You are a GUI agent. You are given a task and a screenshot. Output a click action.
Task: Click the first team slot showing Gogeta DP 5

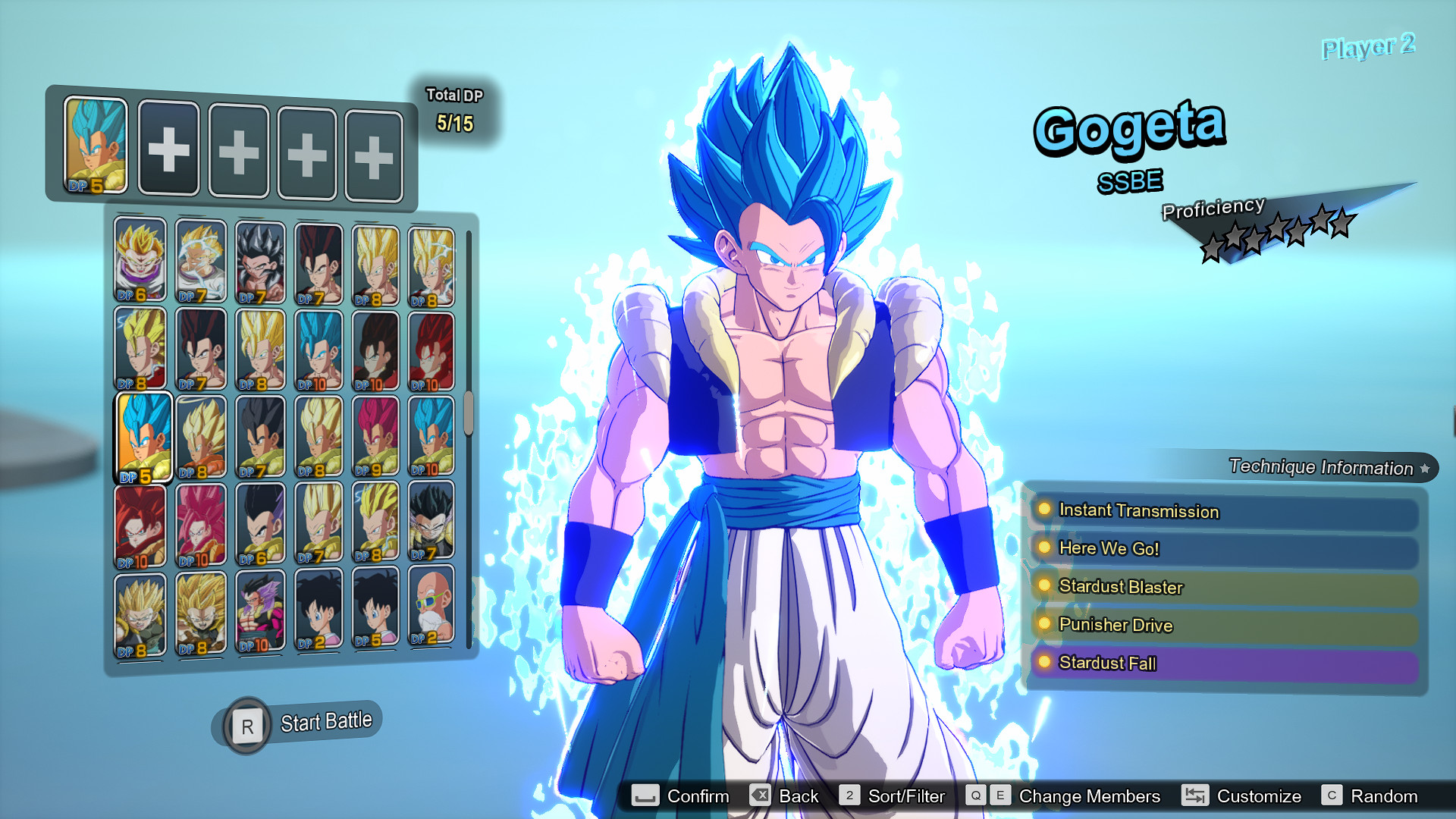[94, 145]
